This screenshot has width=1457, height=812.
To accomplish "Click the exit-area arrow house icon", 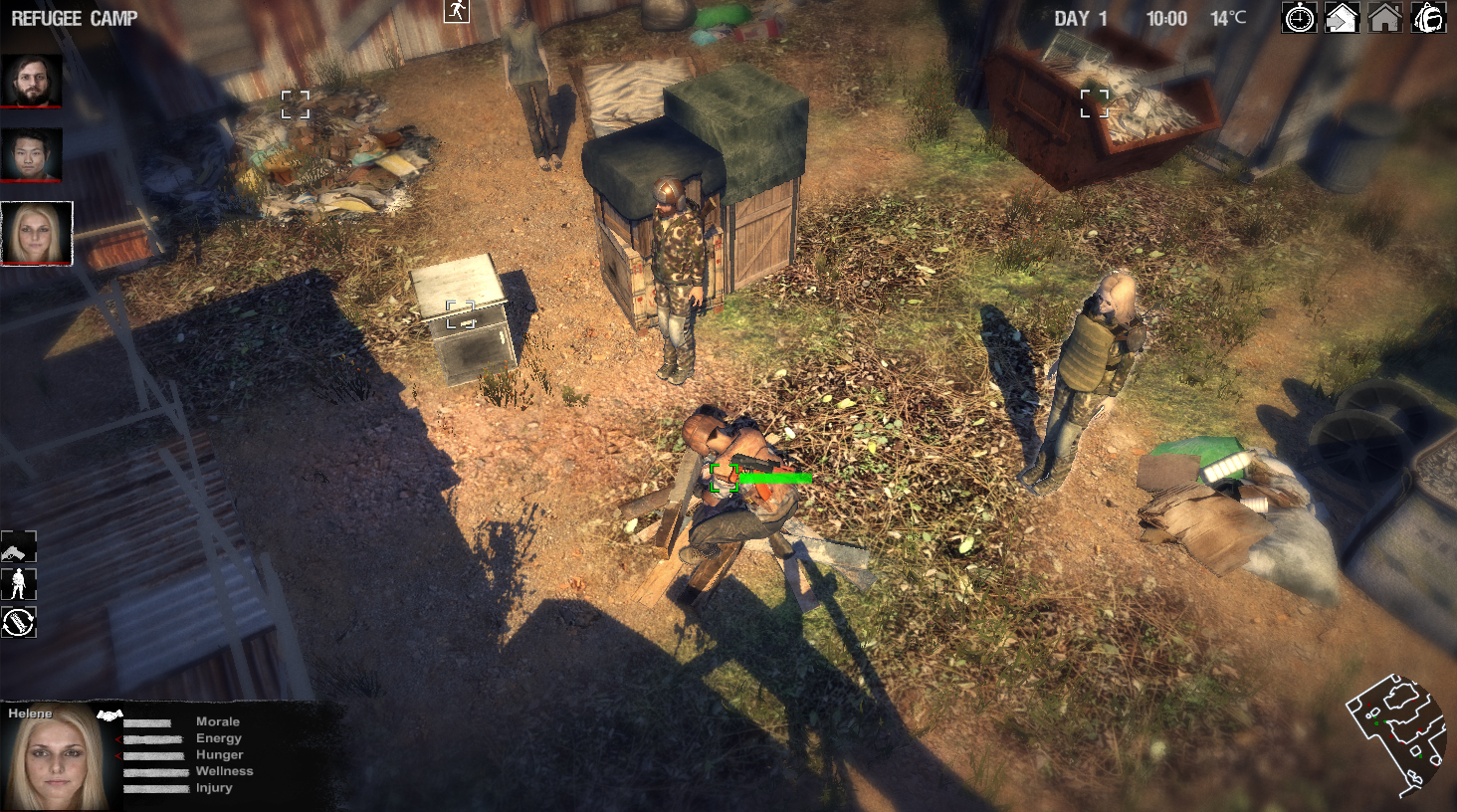I will 1341,18.
